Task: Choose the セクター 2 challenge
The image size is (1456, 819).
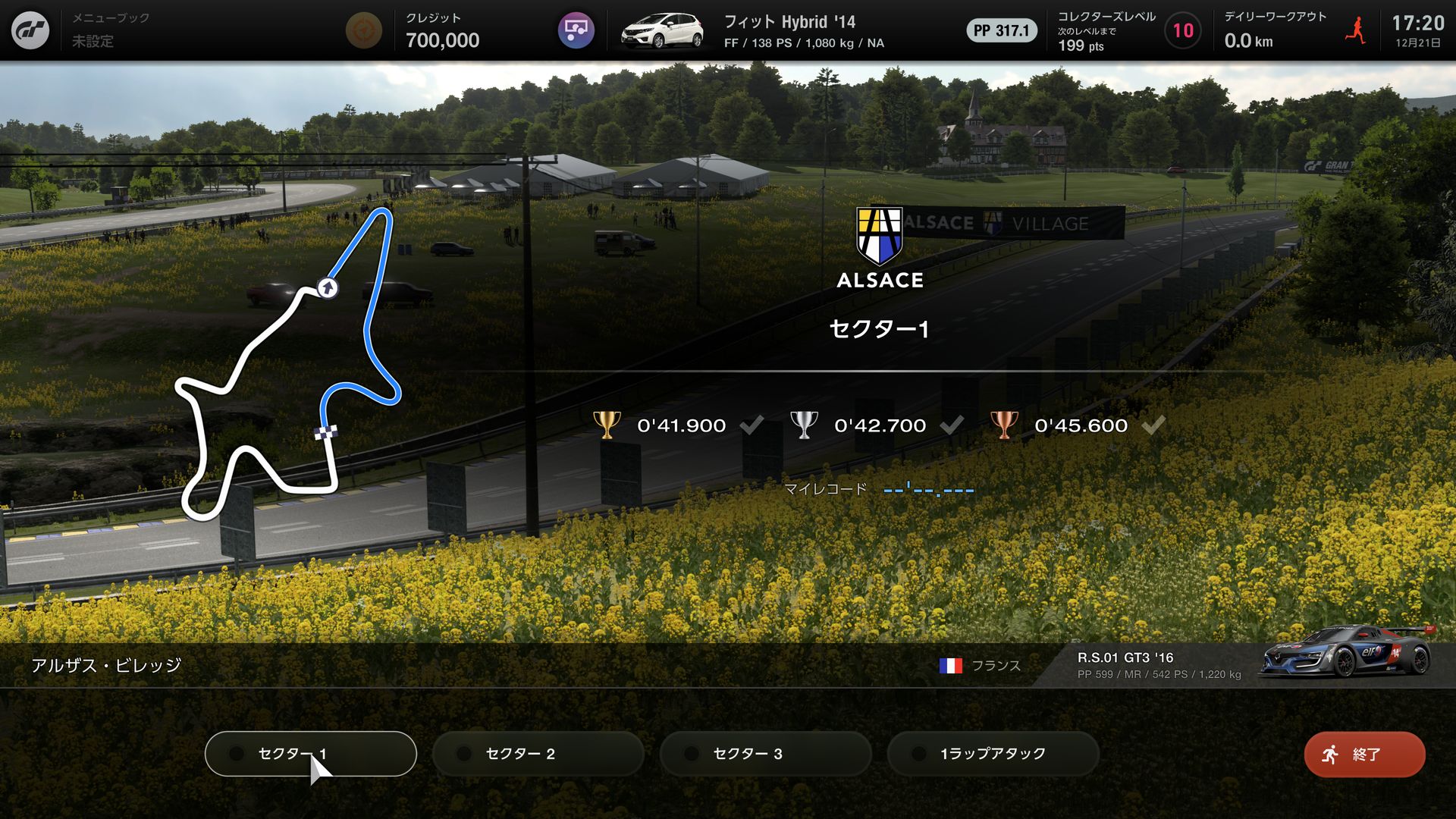Action: 538,754
